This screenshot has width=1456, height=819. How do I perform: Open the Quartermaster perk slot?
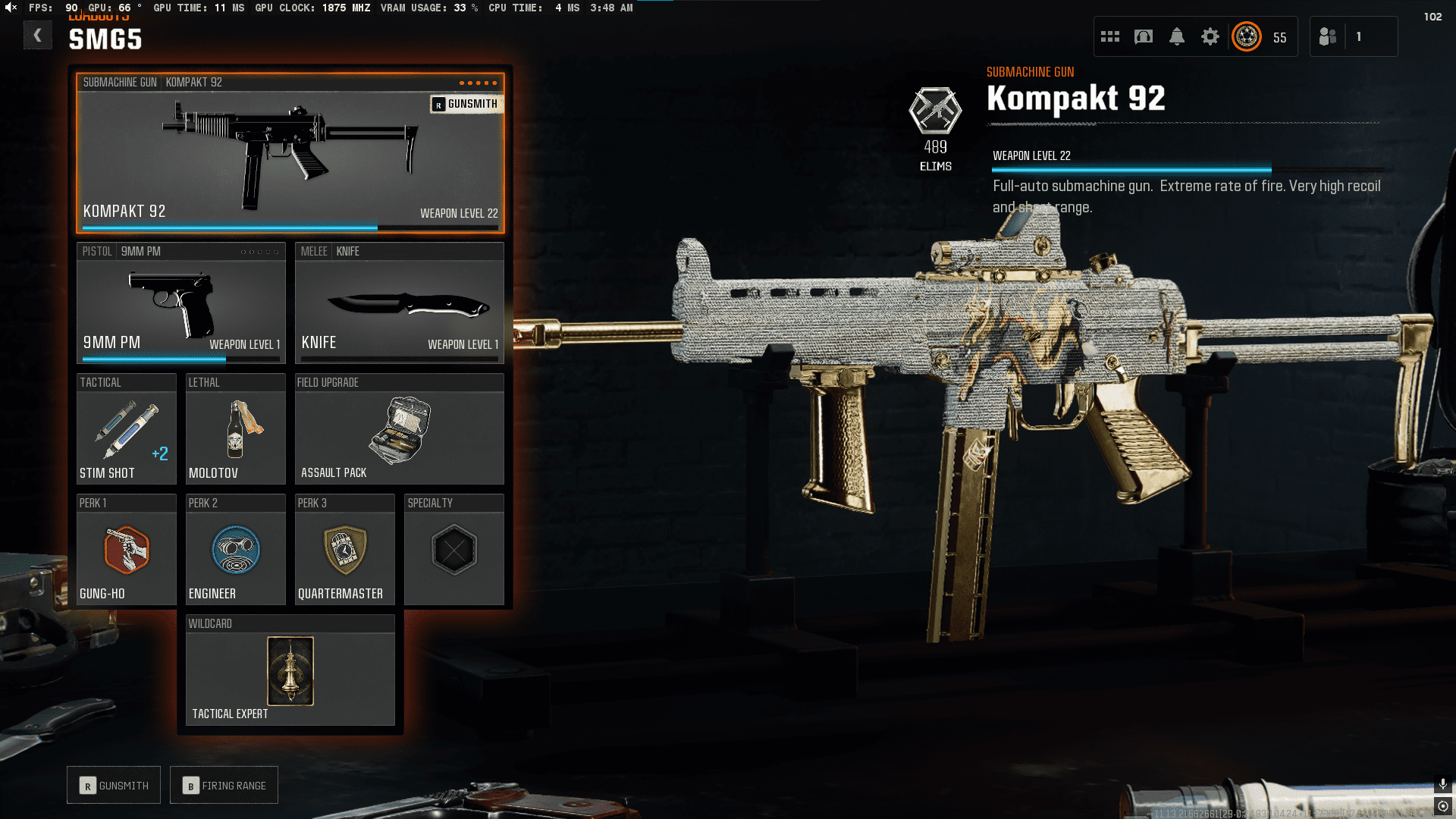click(344, 550)
